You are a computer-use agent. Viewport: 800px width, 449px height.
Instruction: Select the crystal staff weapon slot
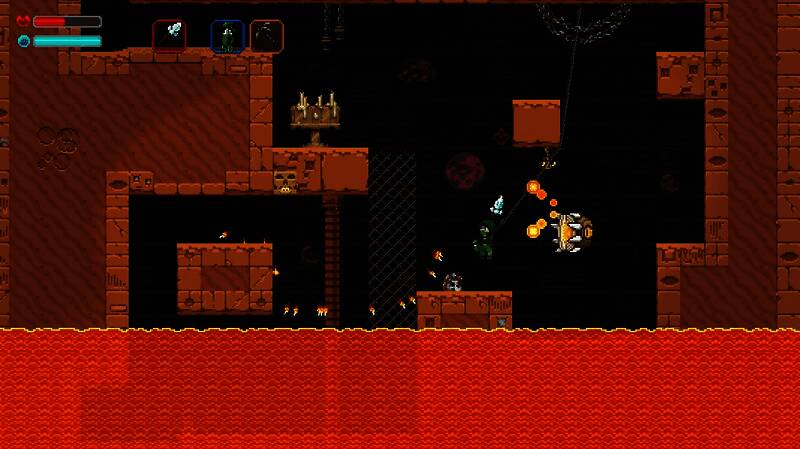[169, 35]
